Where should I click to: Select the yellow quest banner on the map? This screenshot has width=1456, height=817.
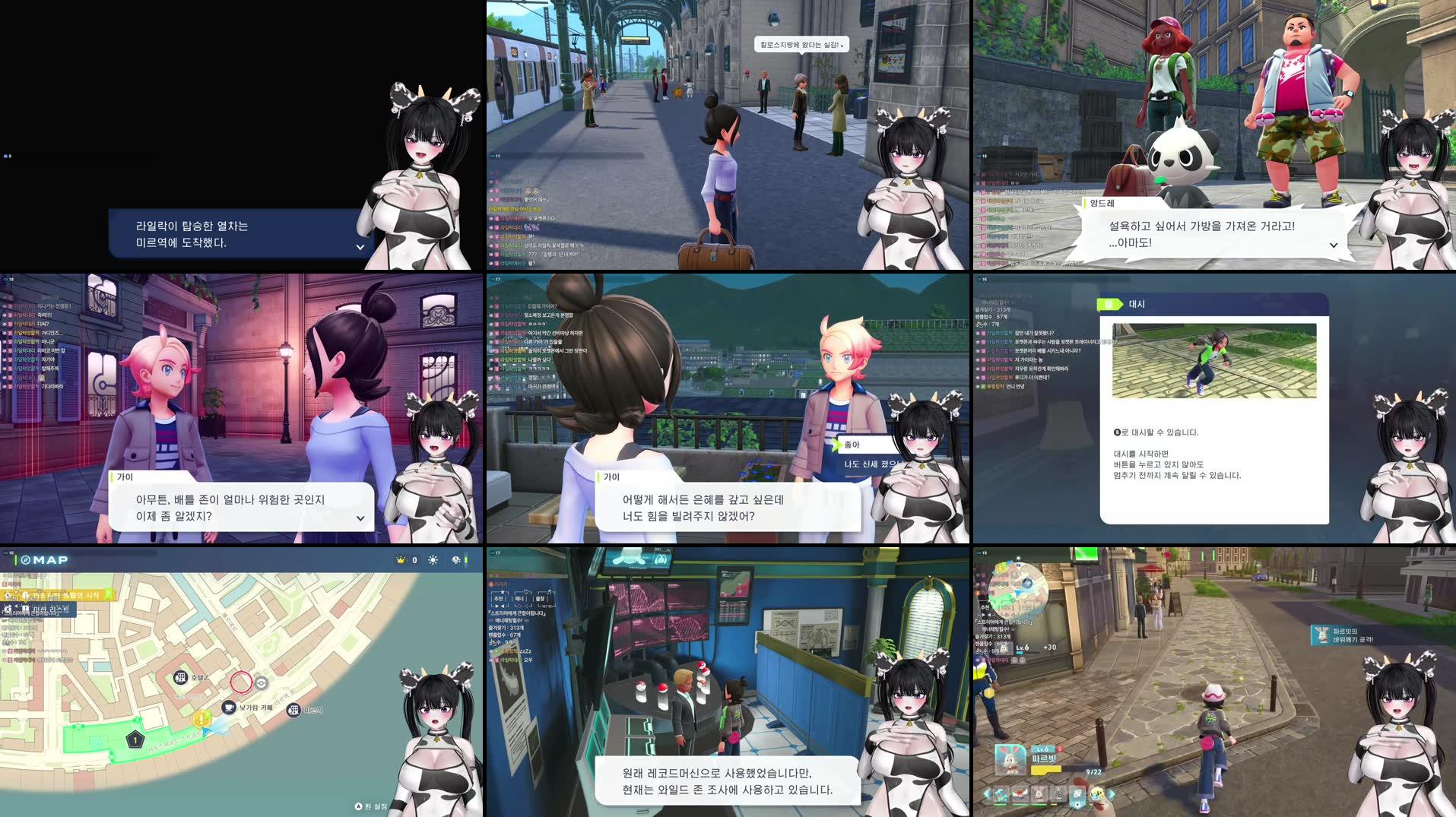(59, 596)
